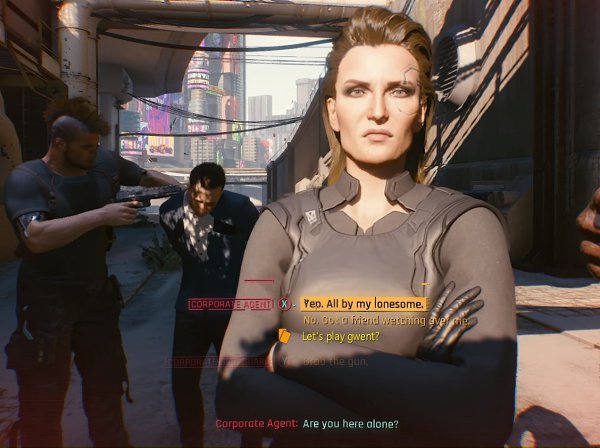
Task: Choose the reply "Yep. All by my lonesome."
Action: pos(364,303)
